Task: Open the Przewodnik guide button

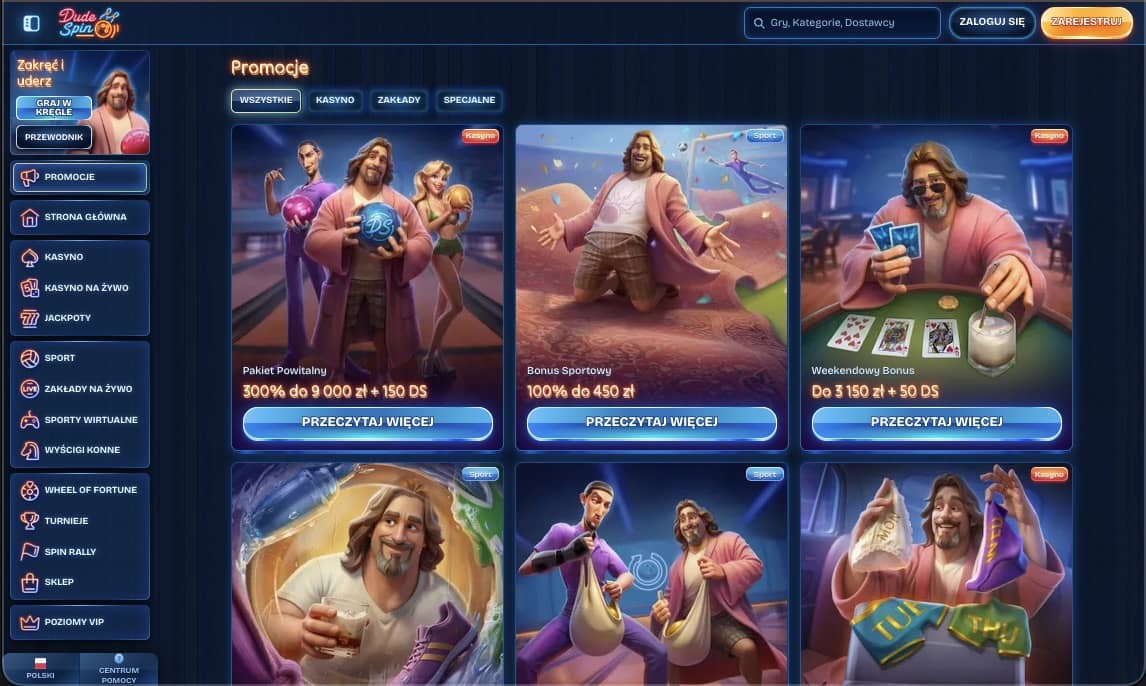Action: (x=54, y=137)
